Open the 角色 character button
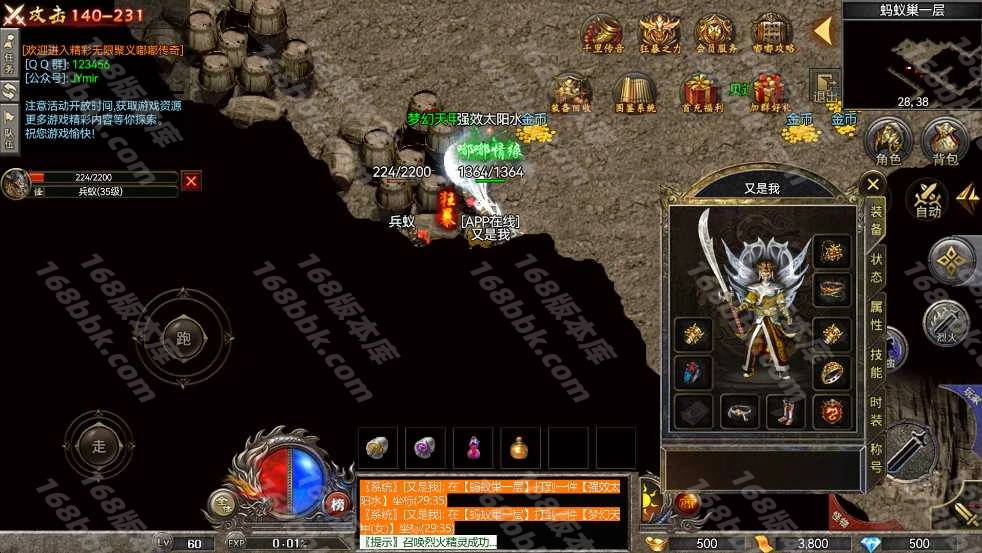The width and height of the screenshot is (982, 553). pyautogui.click(x=888, y=142)
